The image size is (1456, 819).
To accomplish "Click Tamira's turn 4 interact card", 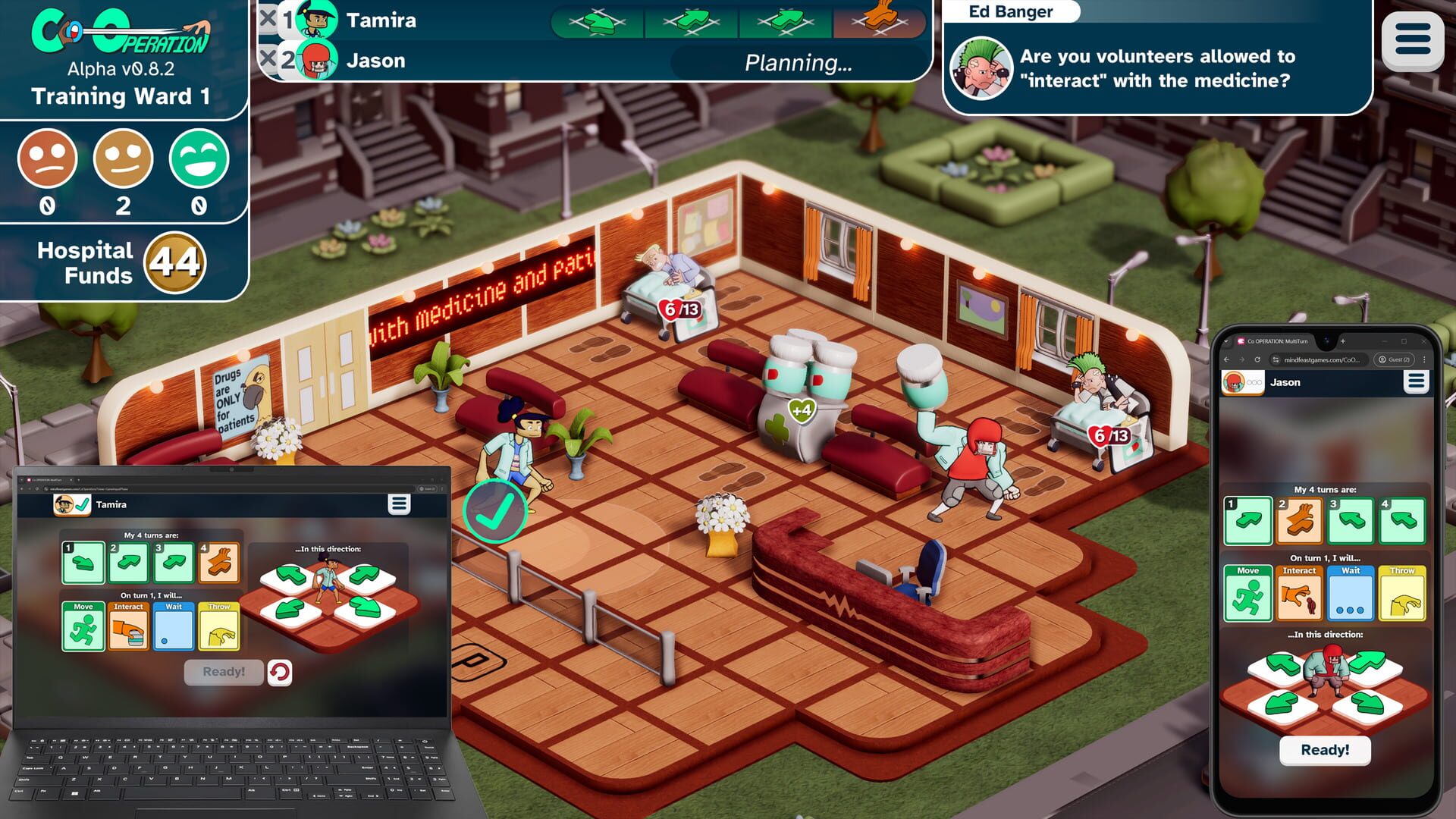I will [221, 563].
